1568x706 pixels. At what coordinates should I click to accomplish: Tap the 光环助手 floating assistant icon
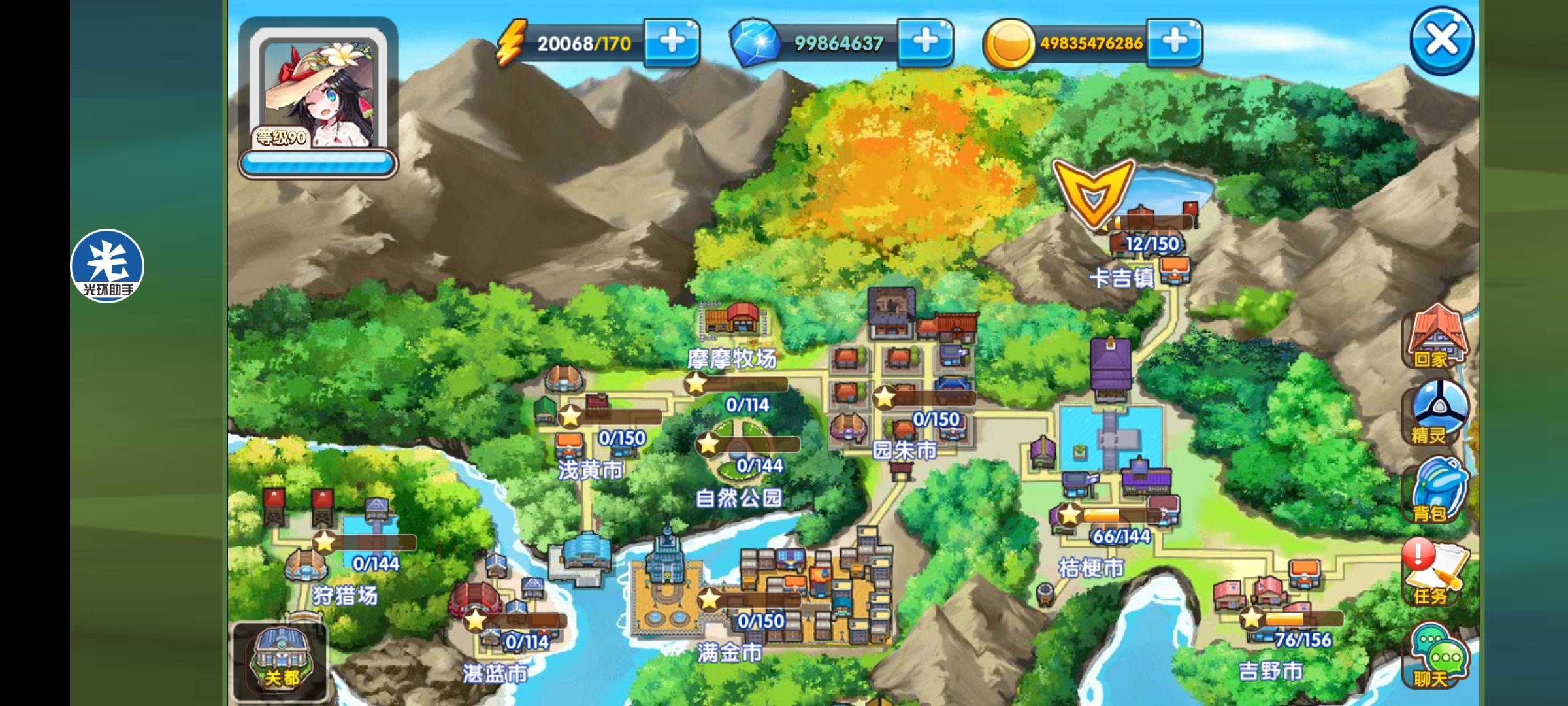107,266
